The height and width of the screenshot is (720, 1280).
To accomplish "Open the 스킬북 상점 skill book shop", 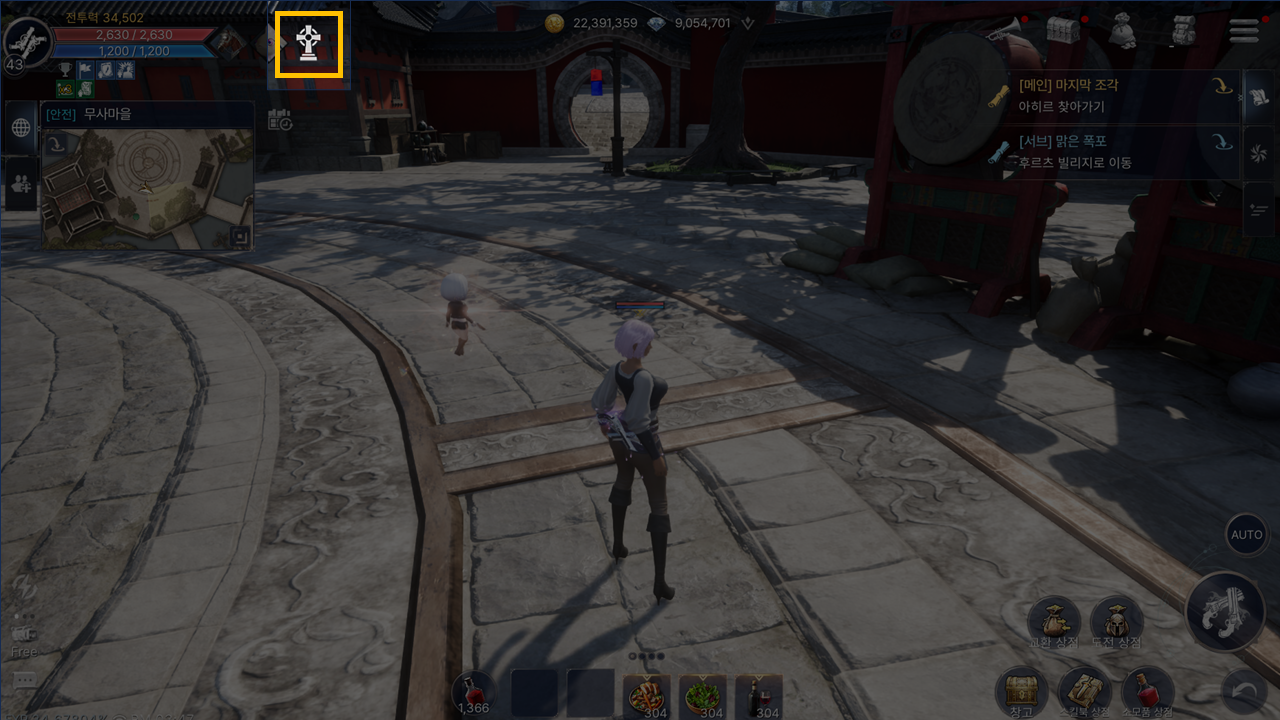I will [1084, 692].
